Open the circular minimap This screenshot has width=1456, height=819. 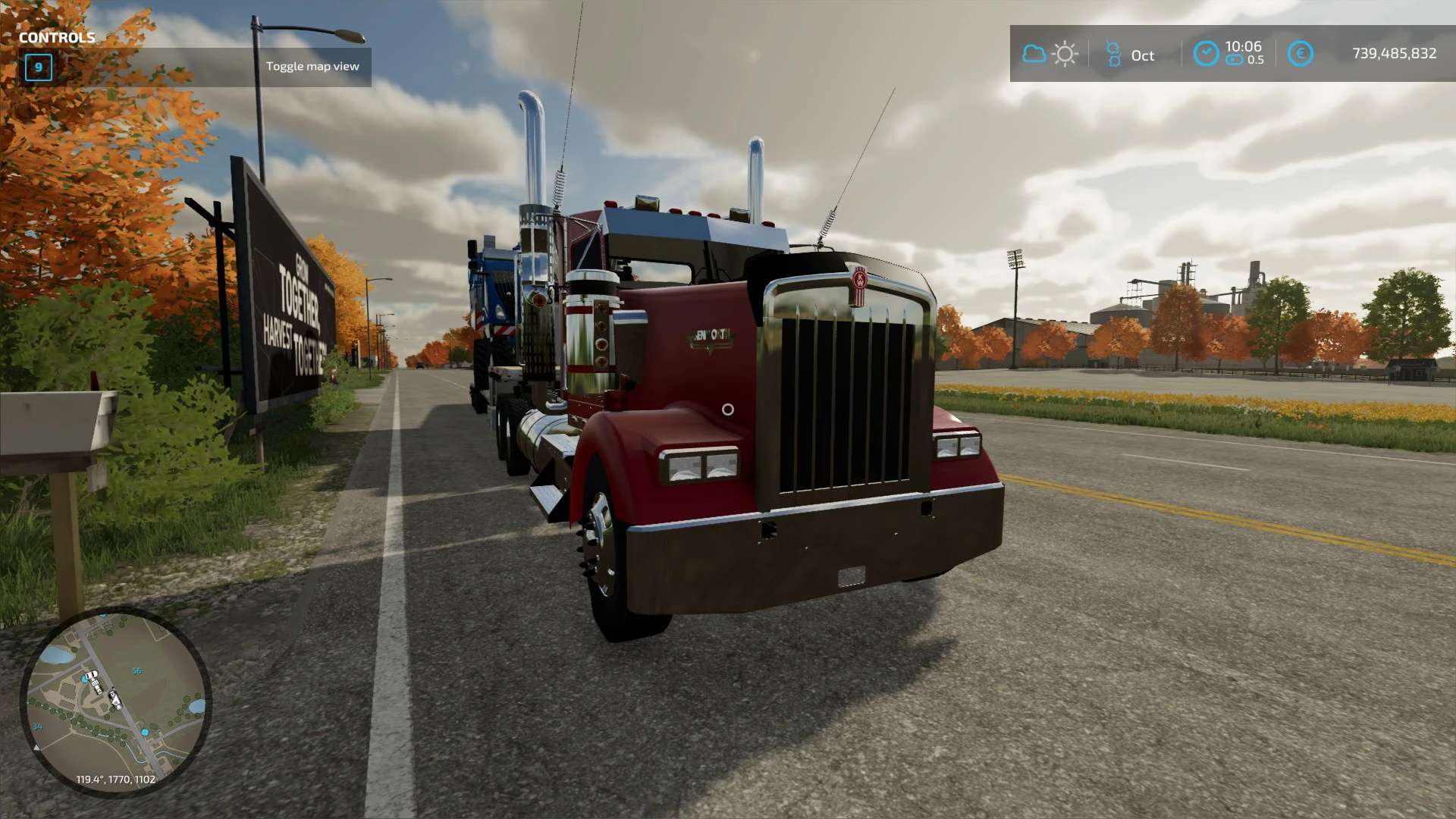point(116,701)
